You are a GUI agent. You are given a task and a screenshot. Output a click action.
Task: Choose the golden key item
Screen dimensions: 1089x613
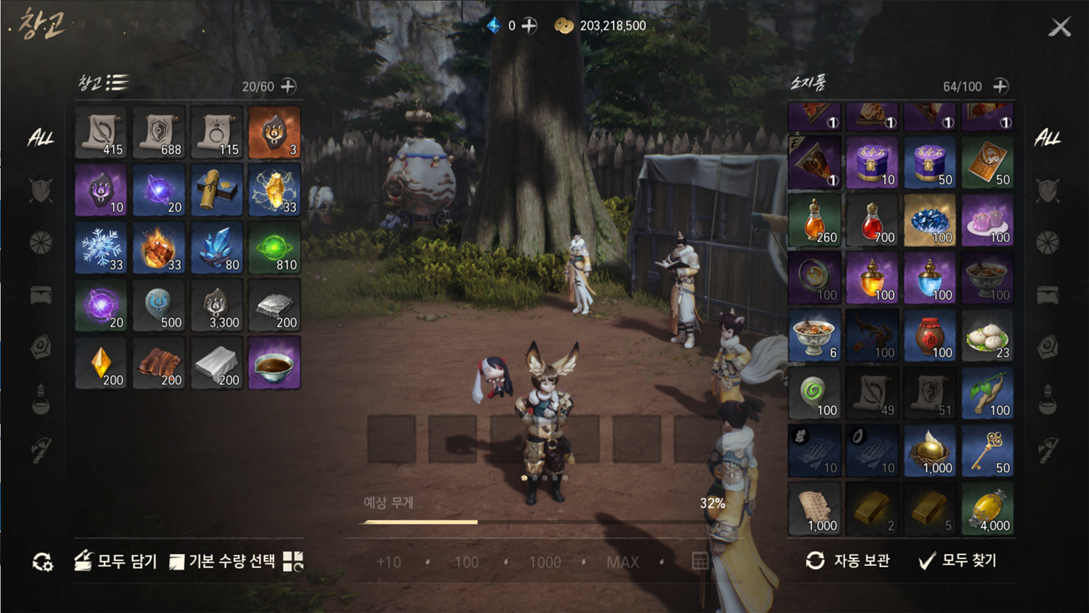(987, 450)
